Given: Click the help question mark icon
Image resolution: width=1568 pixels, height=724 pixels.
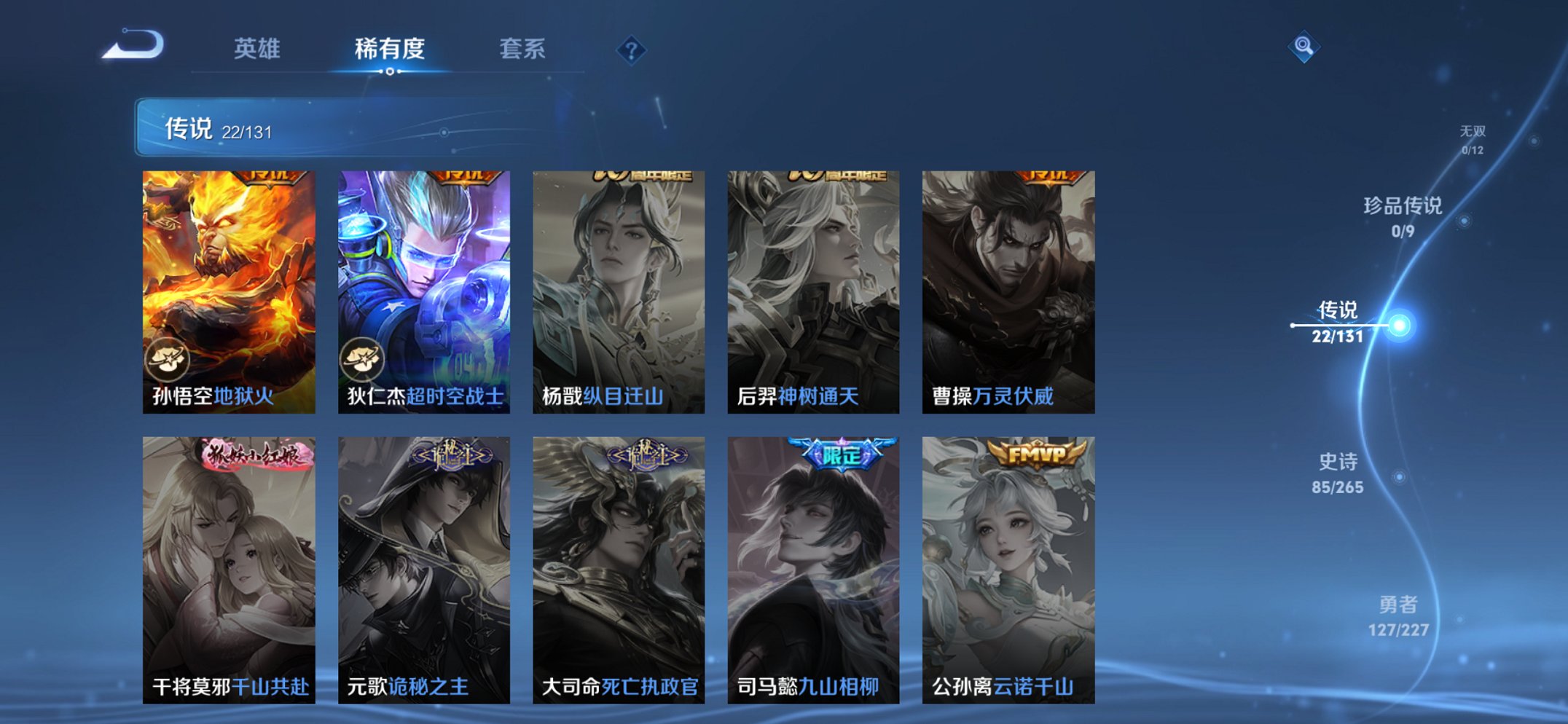Looking at the screenshot, I should click(x=632, y=50).
